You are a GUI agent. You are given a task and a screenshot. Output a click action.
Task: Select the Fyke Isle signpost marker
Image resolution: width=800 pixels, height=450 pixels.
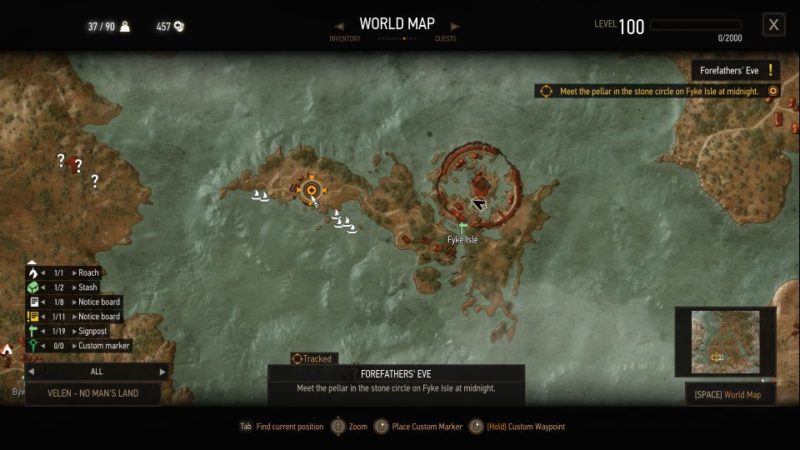coord(462,228)
